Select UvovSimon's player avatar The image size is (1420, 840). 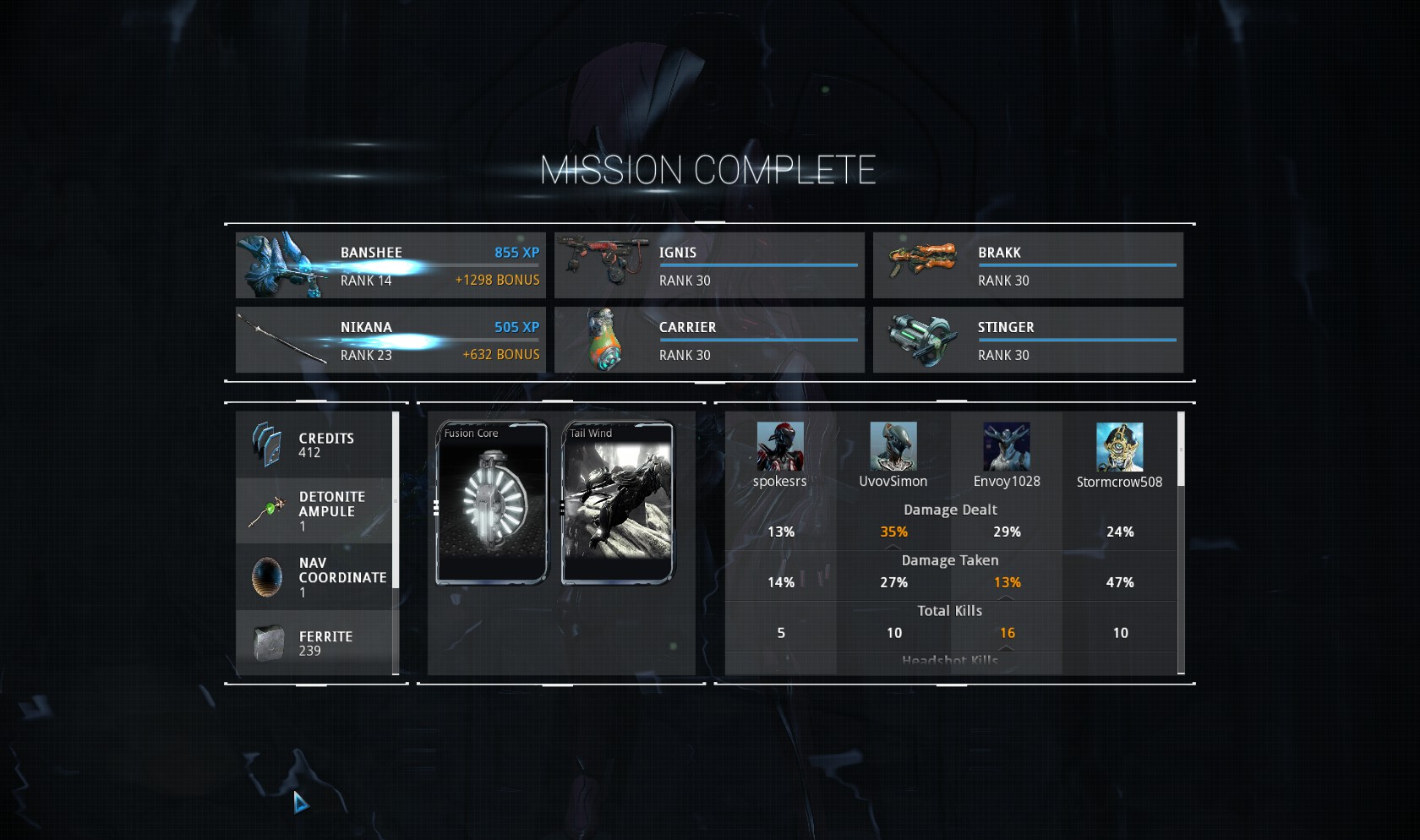[x=893, y=447]
